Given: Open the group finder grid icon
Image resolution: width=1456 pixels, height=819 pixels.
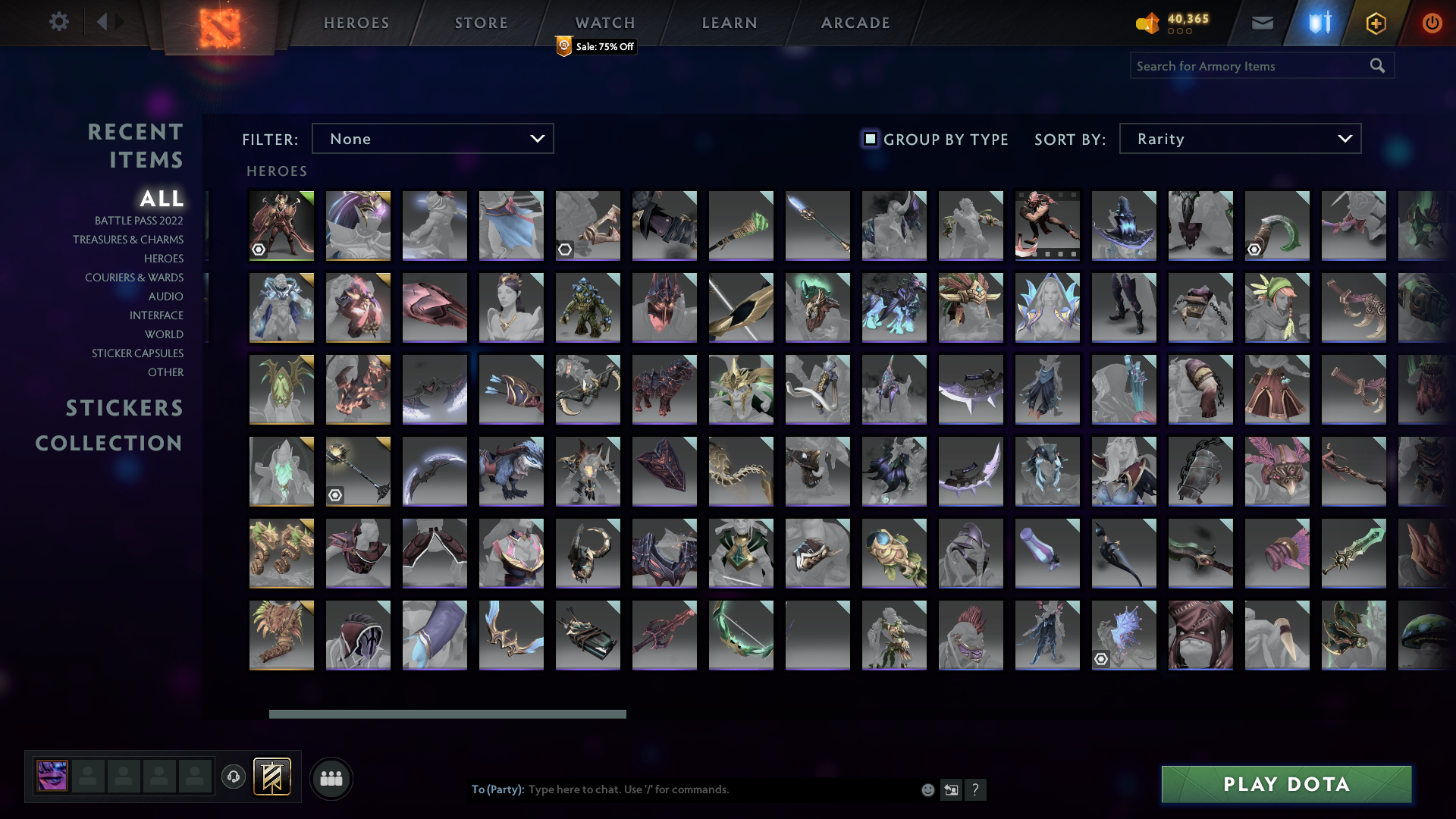Looking at the screenshot, I should coord(331,777).
